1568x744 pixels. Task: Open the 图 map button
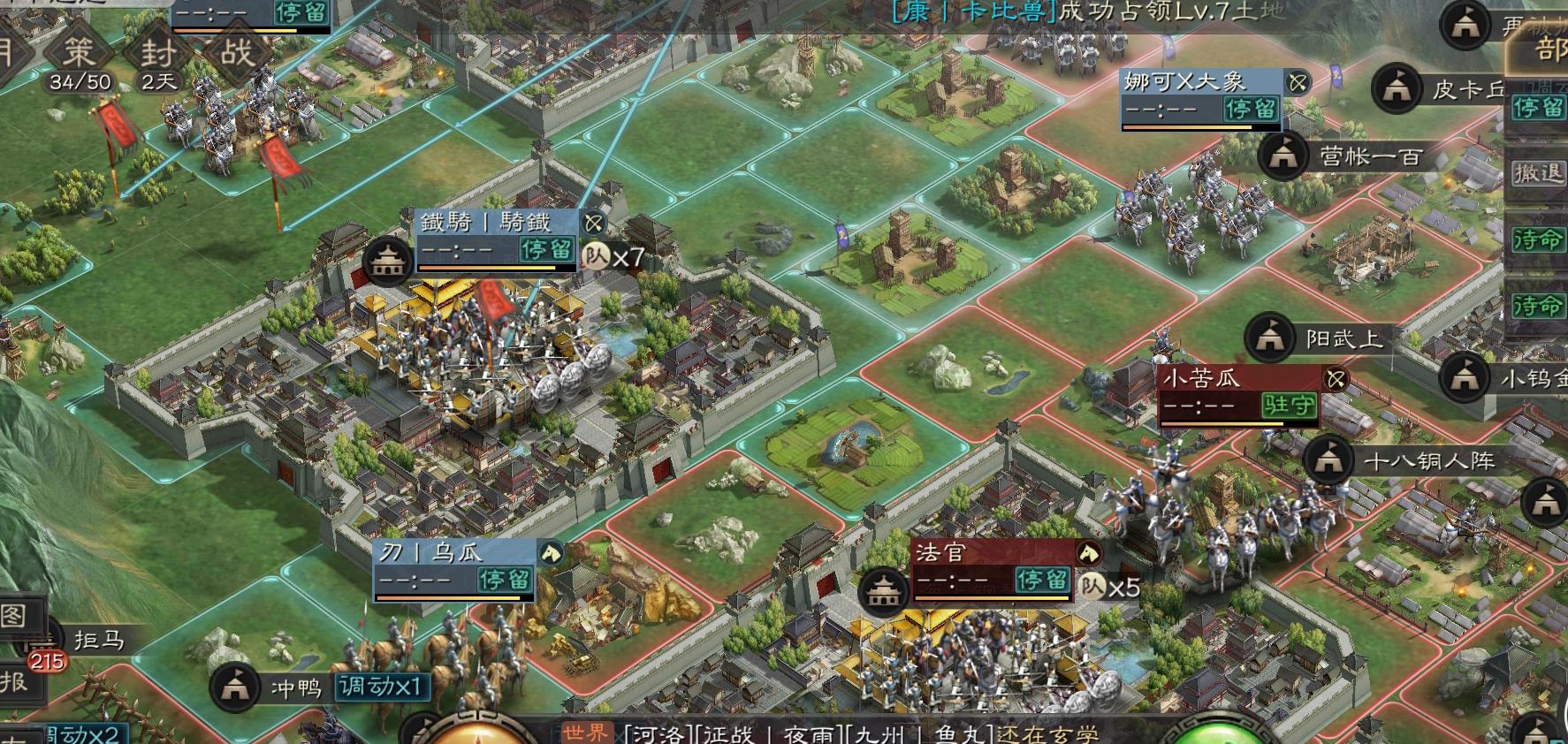[x=14, y=616]
